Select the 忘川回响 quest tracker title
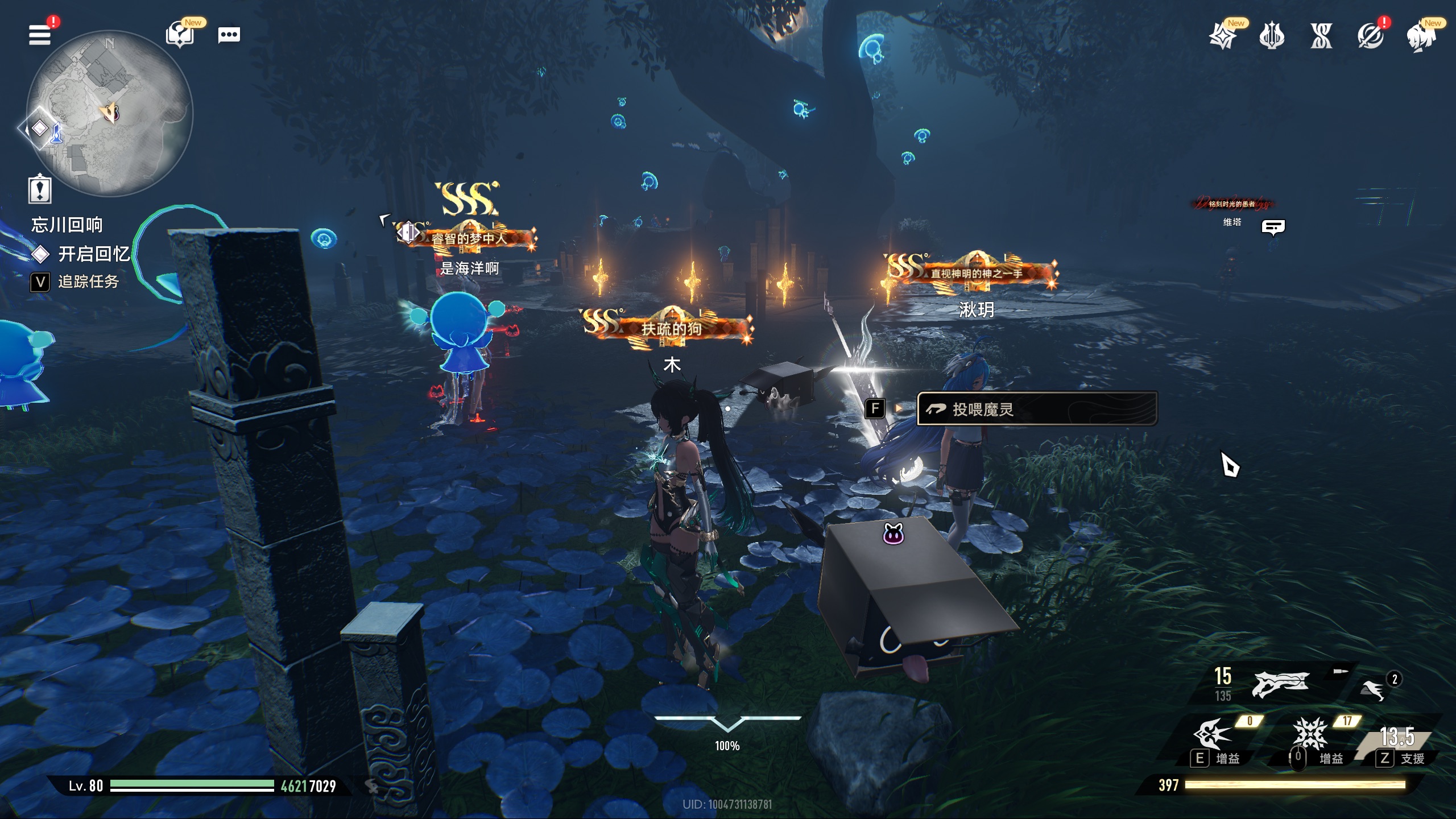1456x819 pixels. pyautogui.click(x=67, y=225)
